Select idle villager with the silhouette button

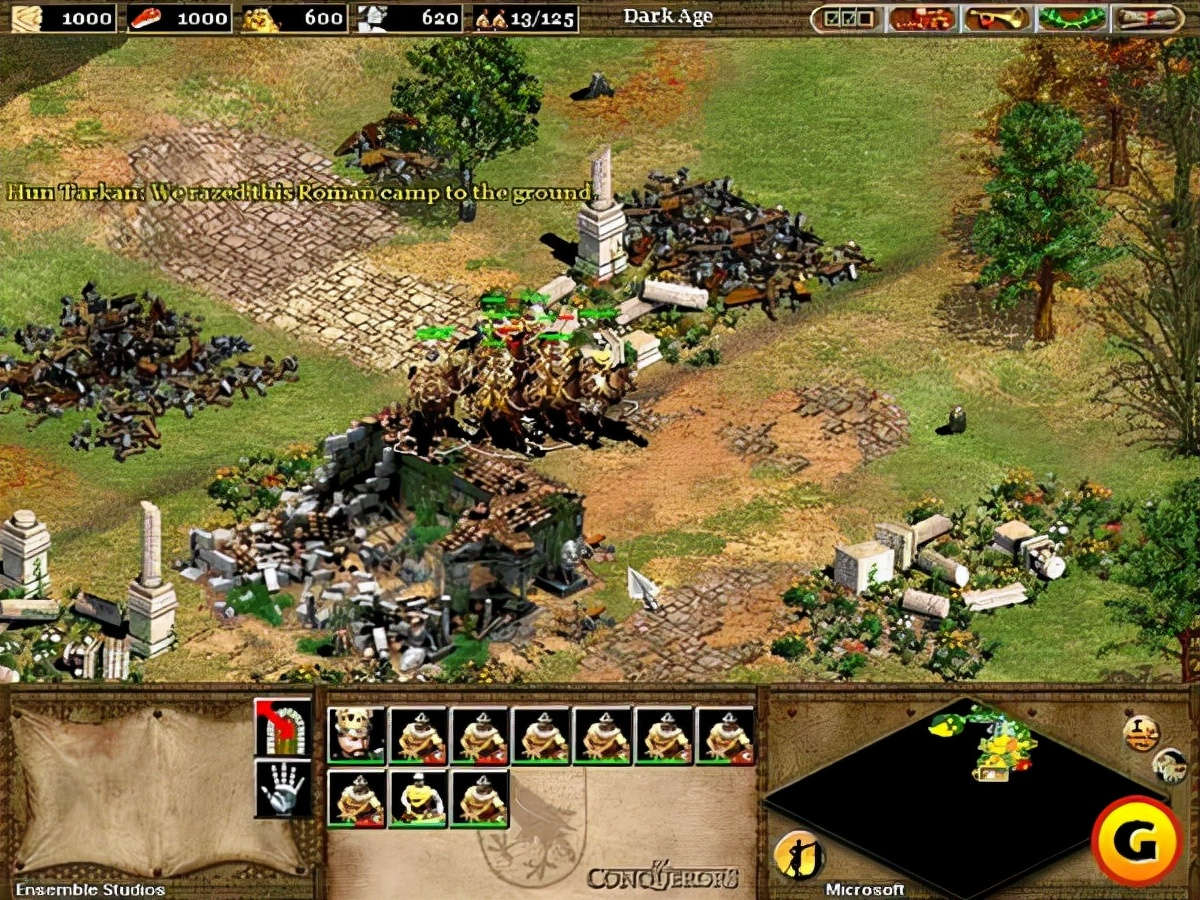pos(797,855)
